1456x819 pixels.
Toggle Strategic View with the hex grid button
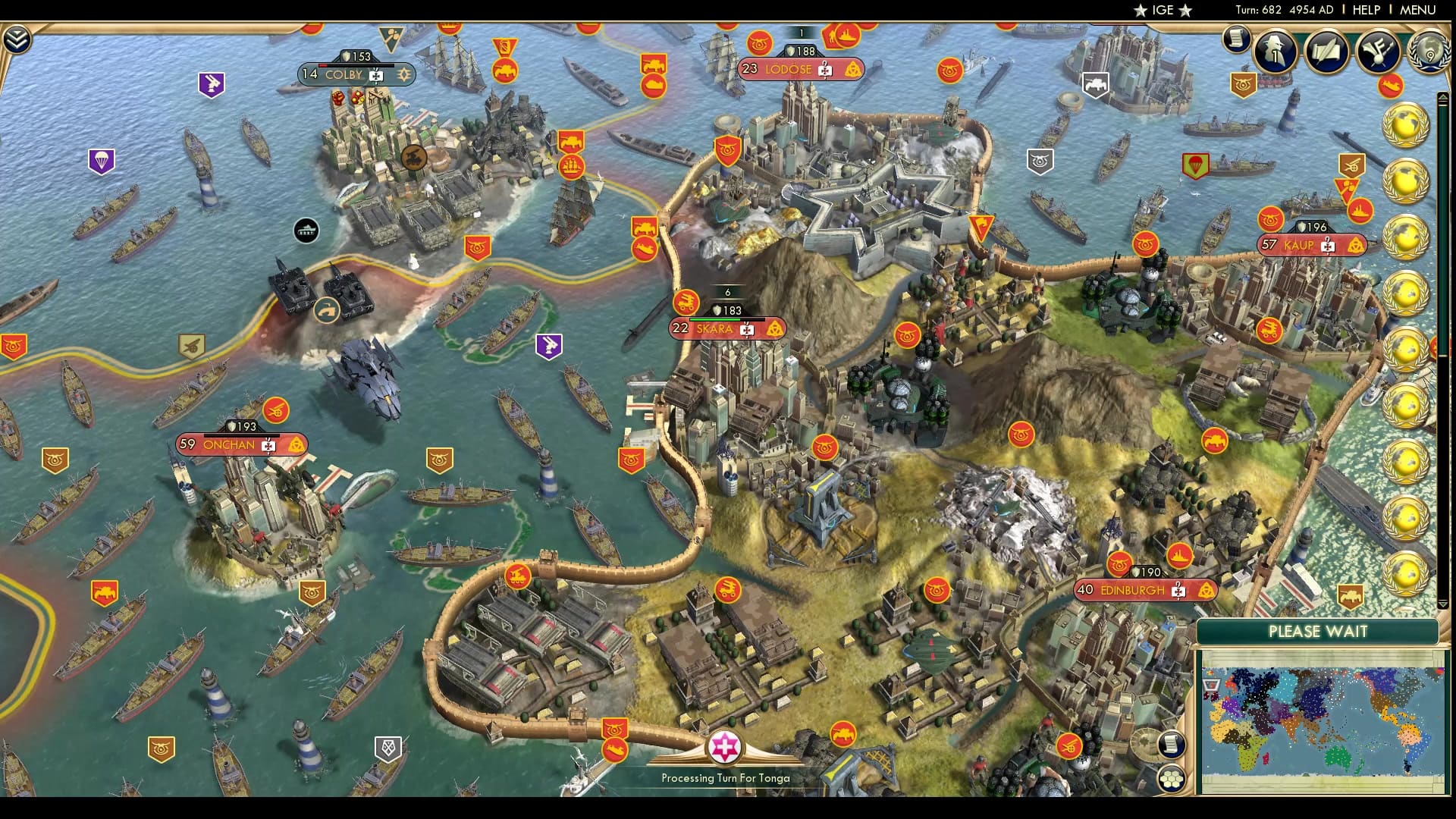point(1171,778)
